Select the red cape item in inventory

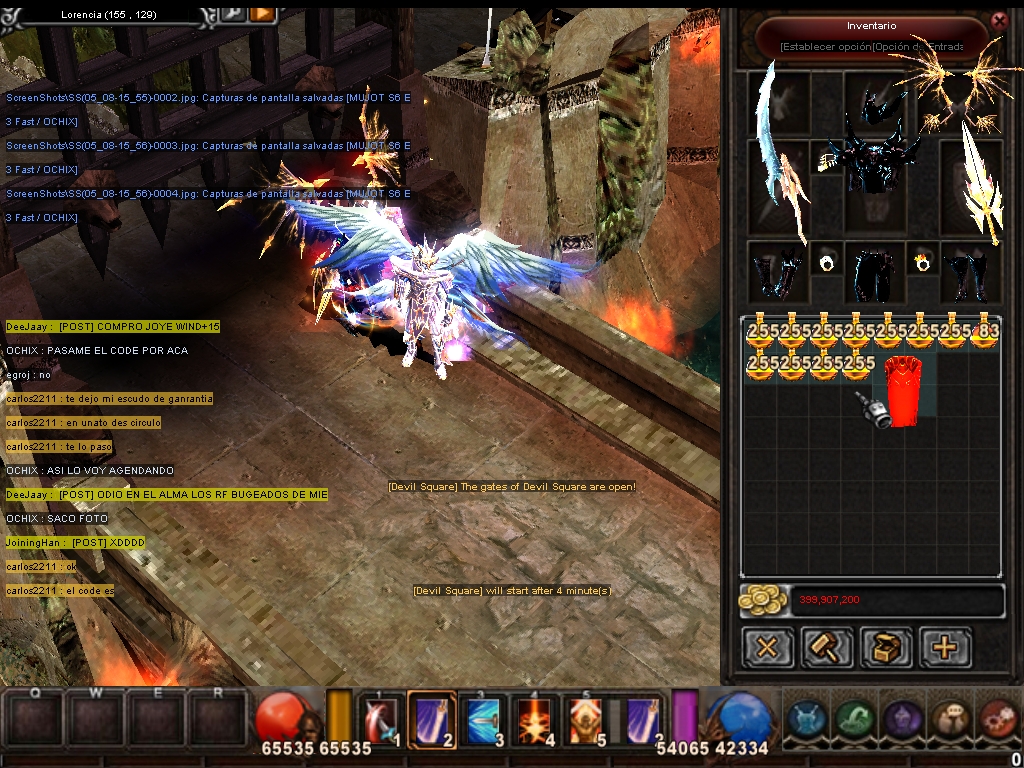pyautogui.click(x=905, y=390)
